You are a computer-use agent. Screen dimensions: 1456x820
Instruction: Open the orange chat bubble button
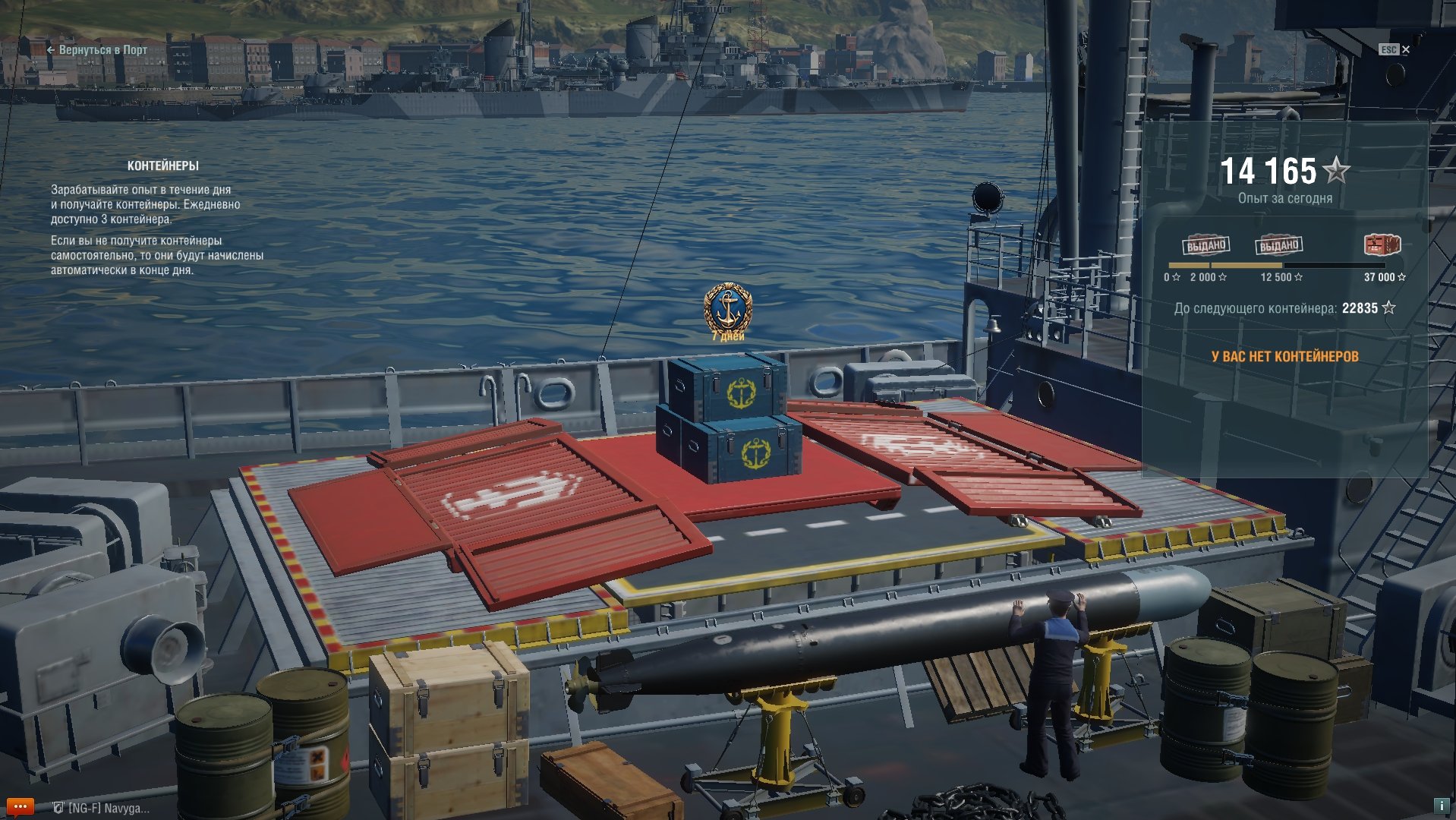coord(20,806)
